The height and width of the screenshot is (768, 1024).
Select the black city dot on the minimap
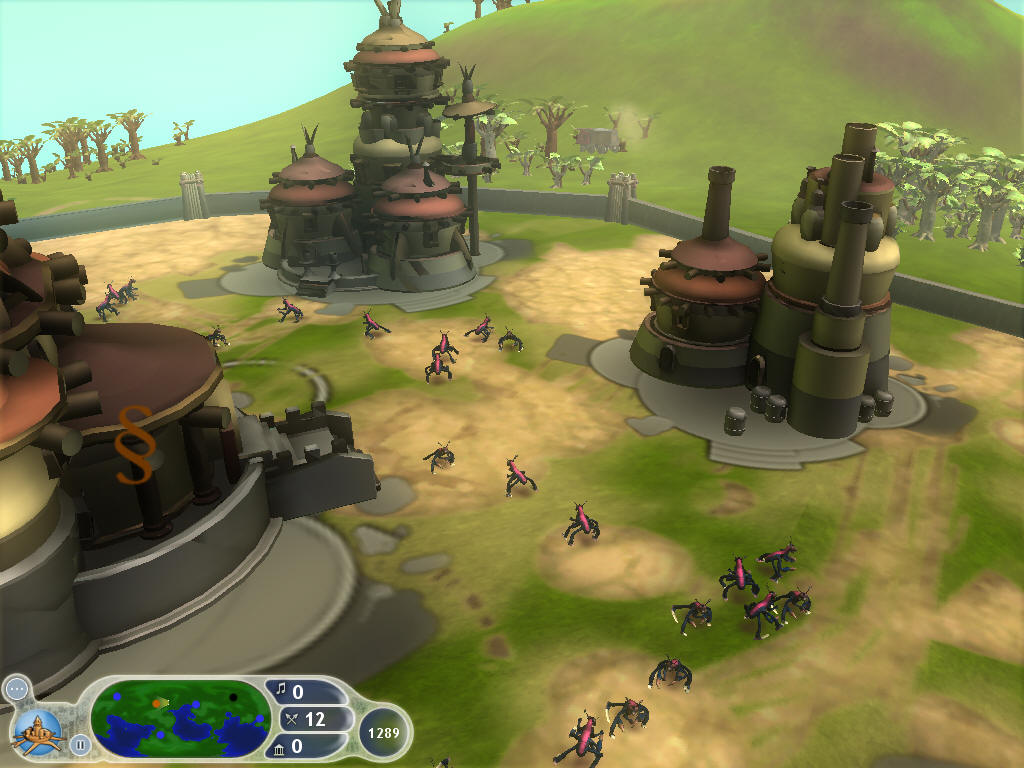pyautogui.click(x=234, y=697)
